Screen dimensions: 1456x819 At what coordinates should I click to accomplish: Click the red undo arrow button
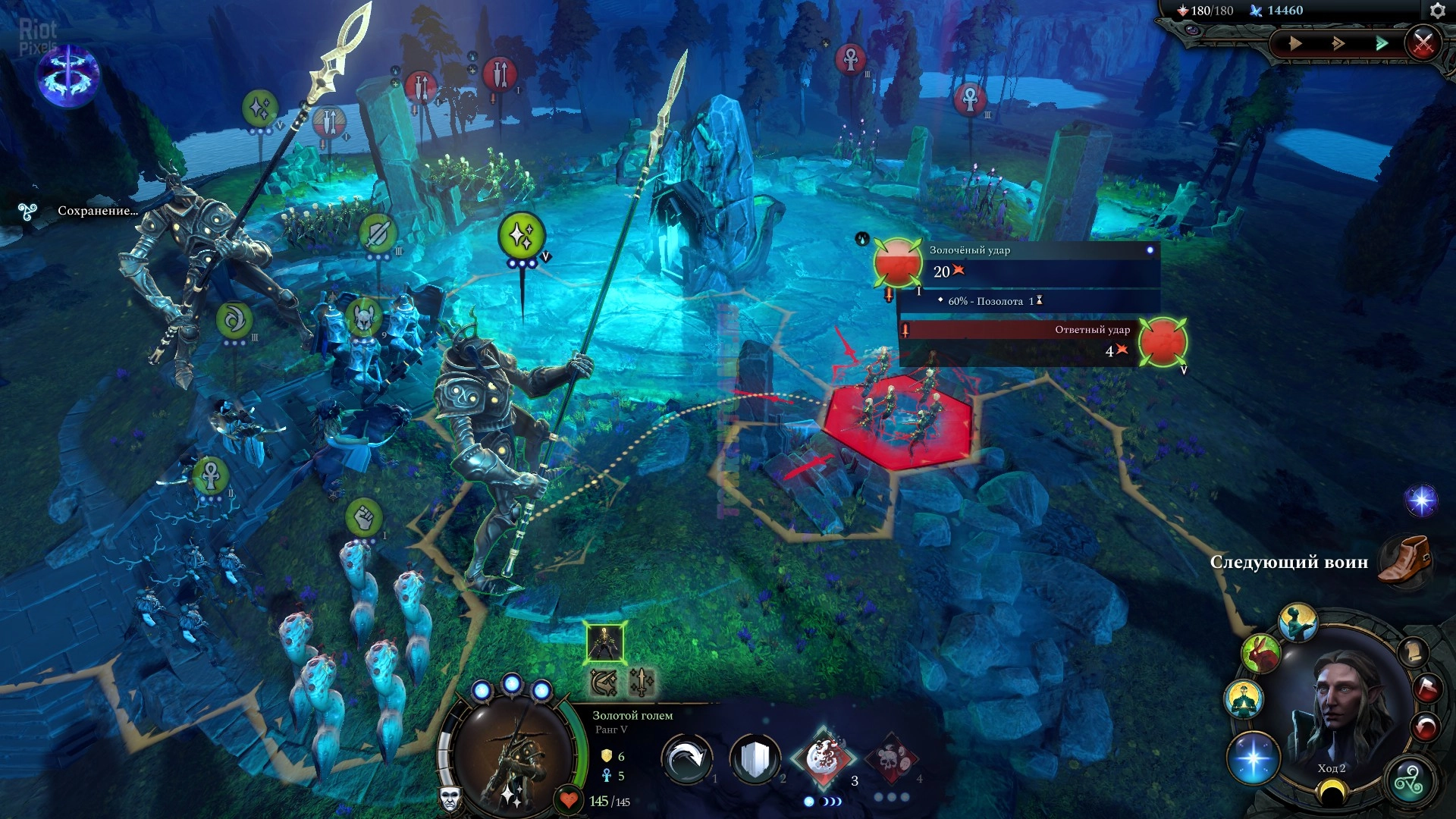coord(1426,727)
